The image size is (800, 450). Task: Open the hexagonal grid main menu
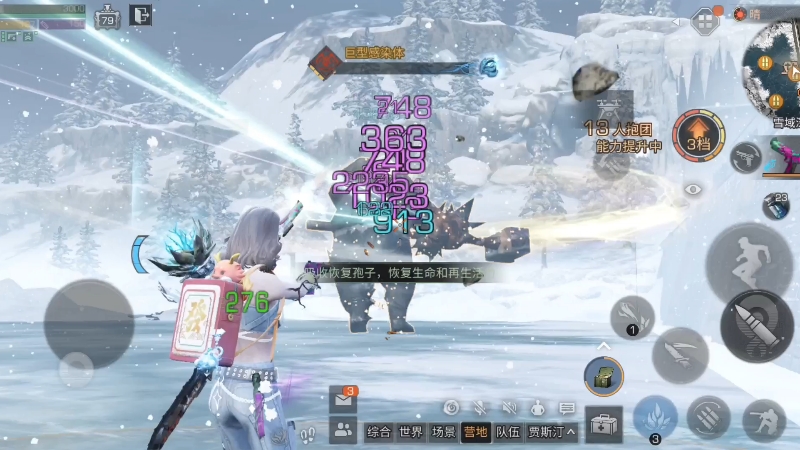pyautogui.click(x=706, y=19)
